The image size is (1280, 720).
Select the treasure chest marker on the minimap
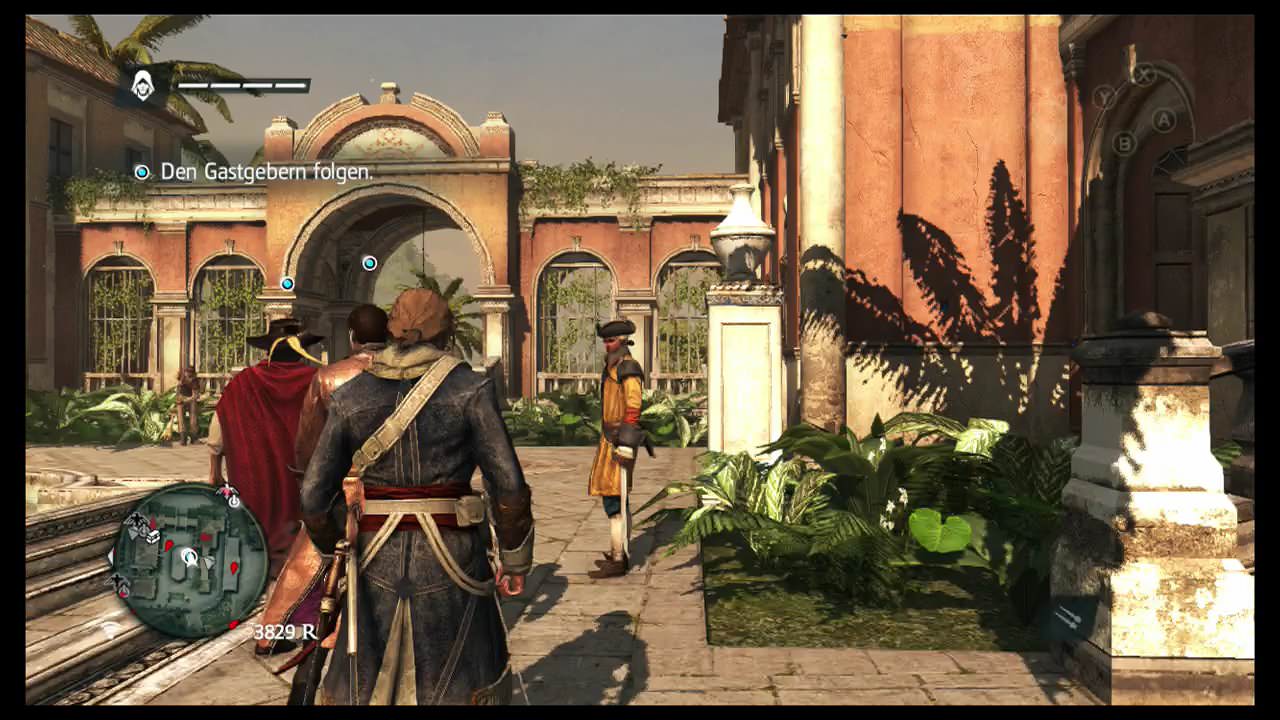click(x=151, y=536)
